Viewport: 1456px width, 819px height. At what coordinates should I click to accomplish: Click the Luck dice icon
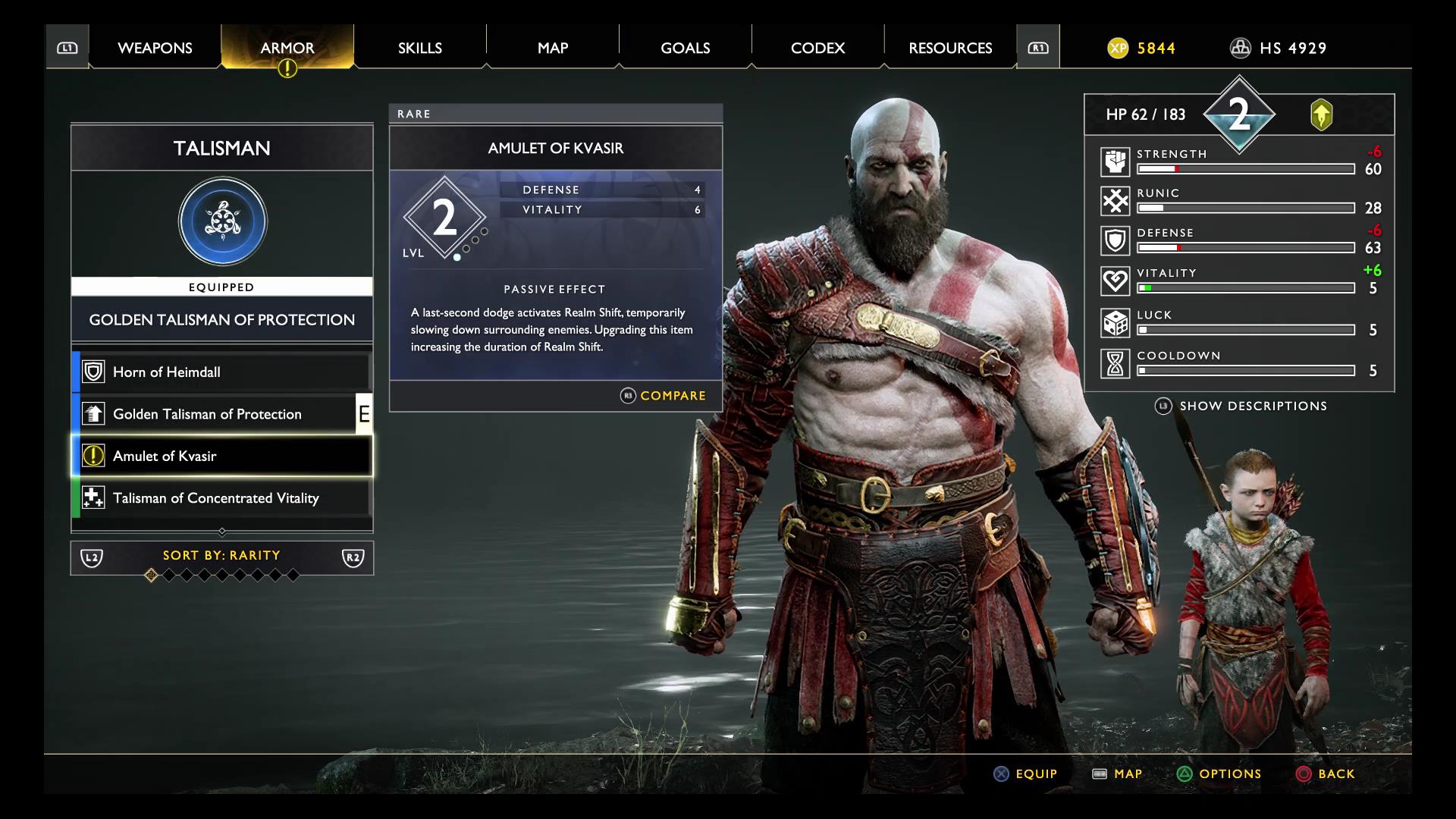(x=1116, y=323)
